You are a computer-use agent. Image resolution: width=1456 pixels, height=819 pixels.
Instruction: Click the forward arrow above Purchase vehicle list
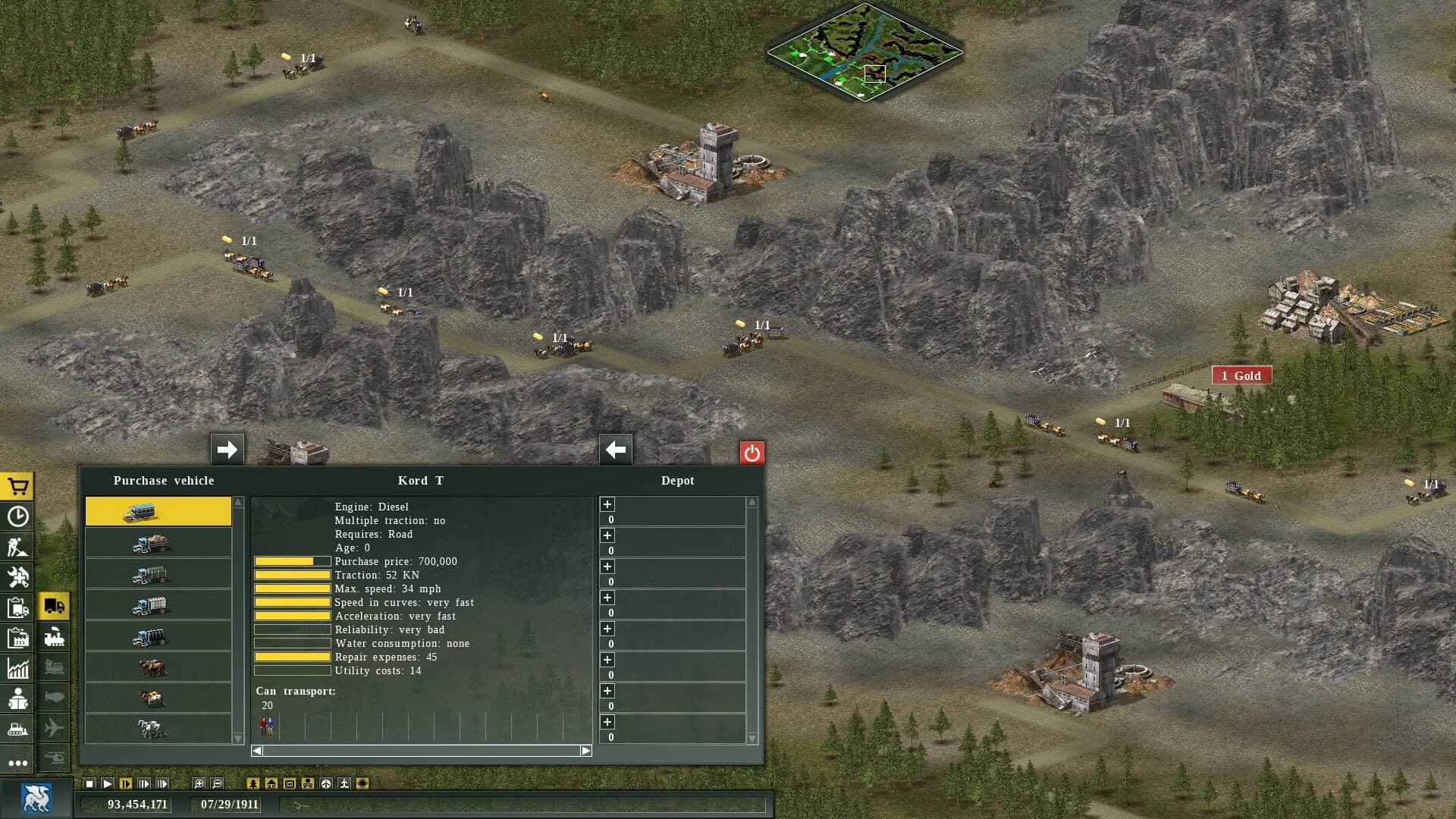coord(226,450)
